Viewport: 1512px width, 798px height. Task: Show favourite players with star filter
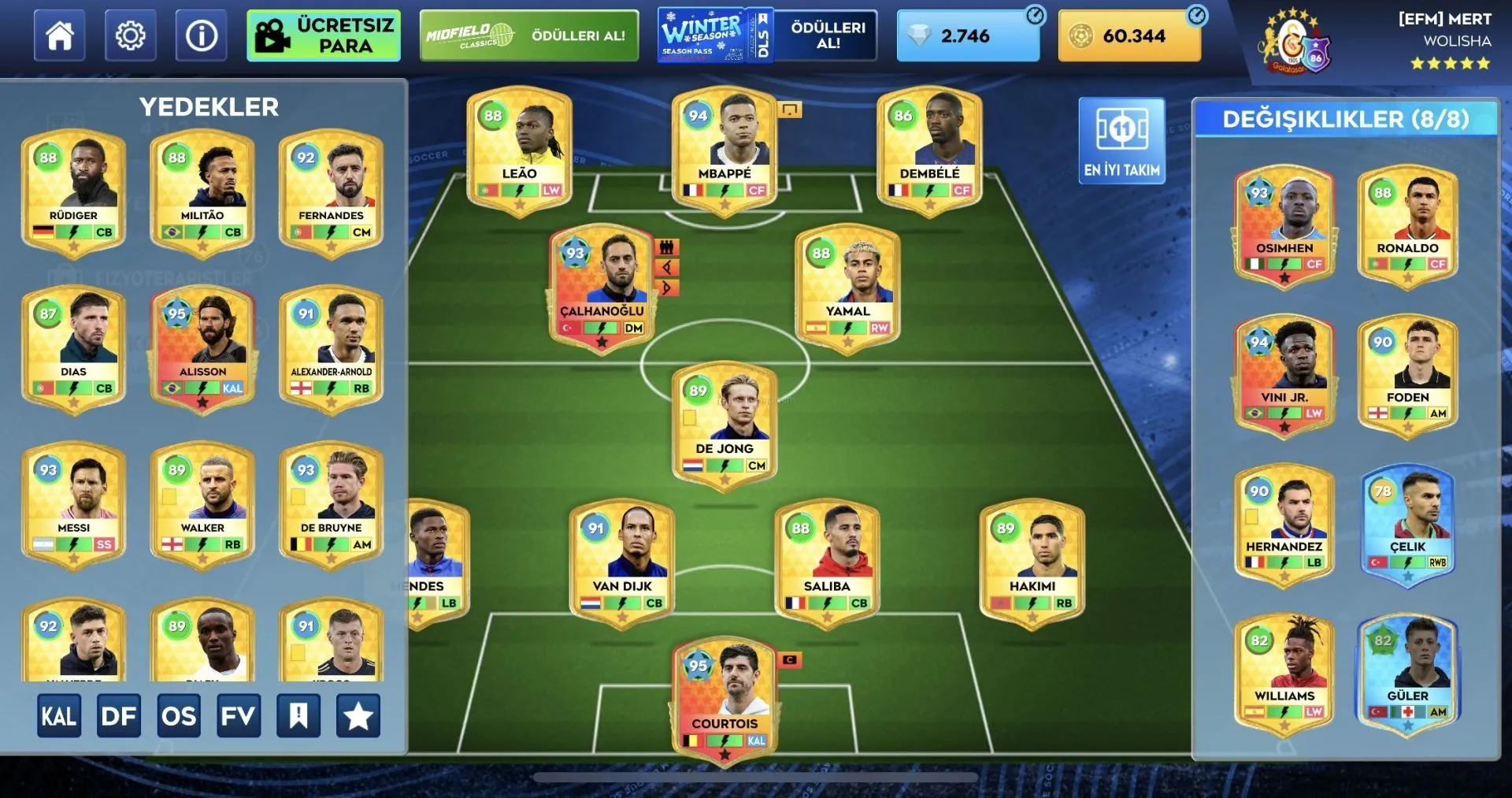click(358, 716)
